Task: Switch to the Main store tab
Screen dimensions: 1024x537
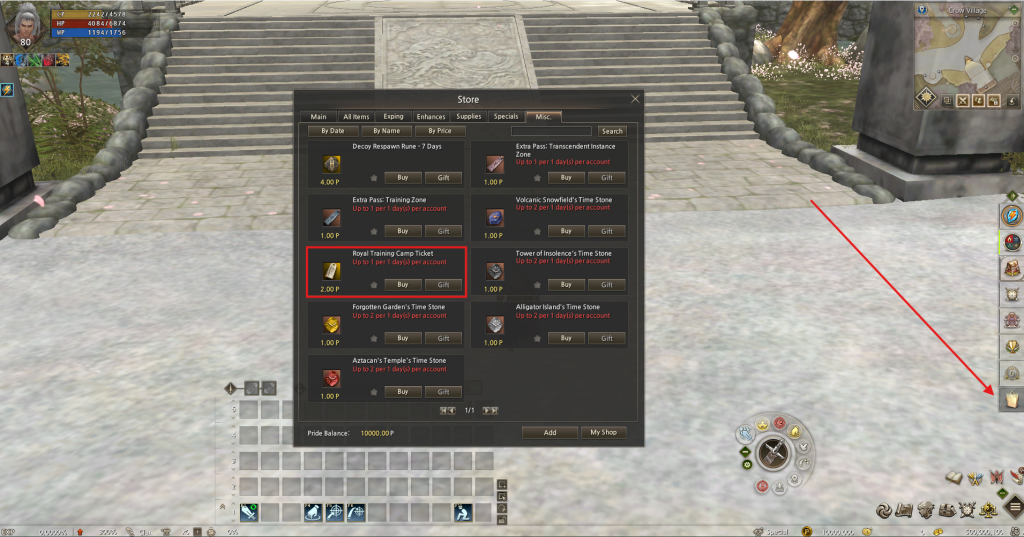Action: click(318, 117)
